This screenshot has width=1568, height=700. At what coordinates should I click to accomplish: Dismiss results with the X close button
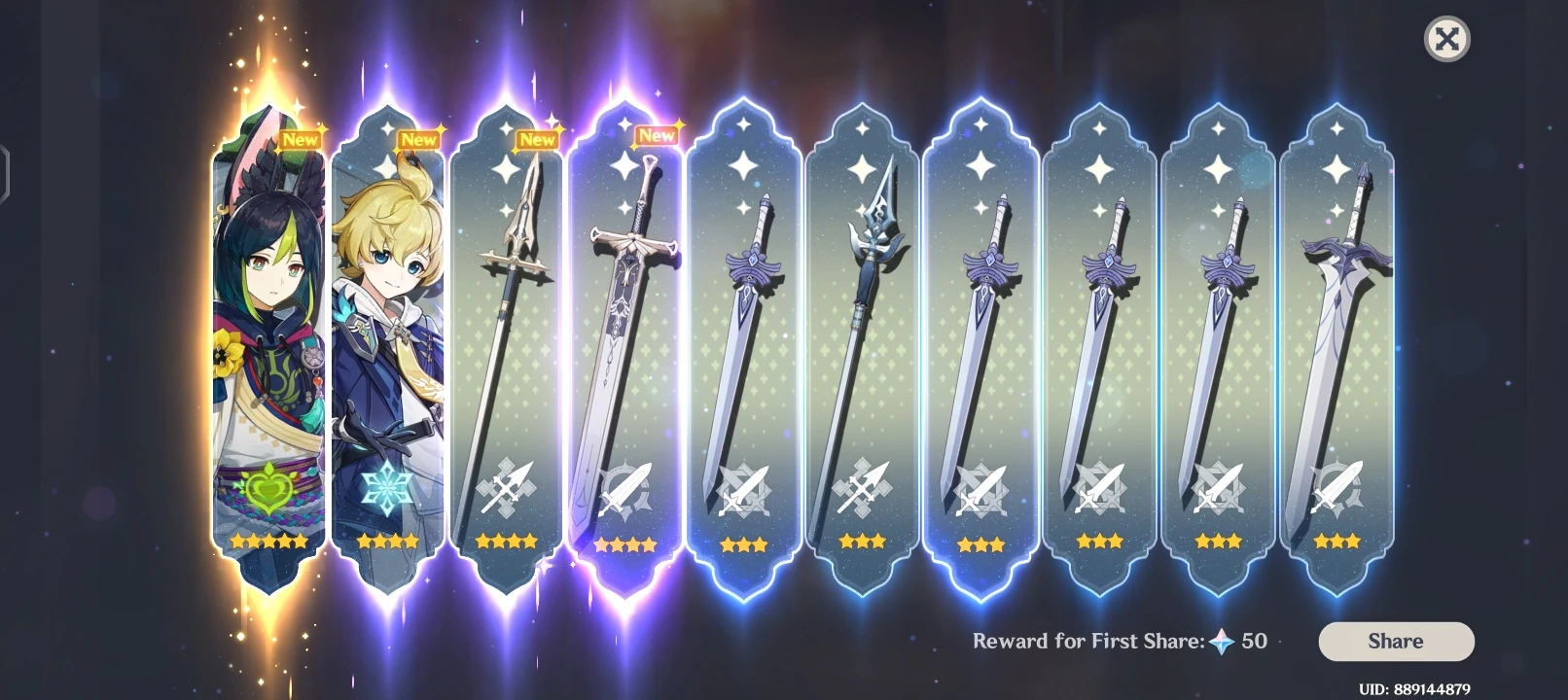coord(1446,40)
